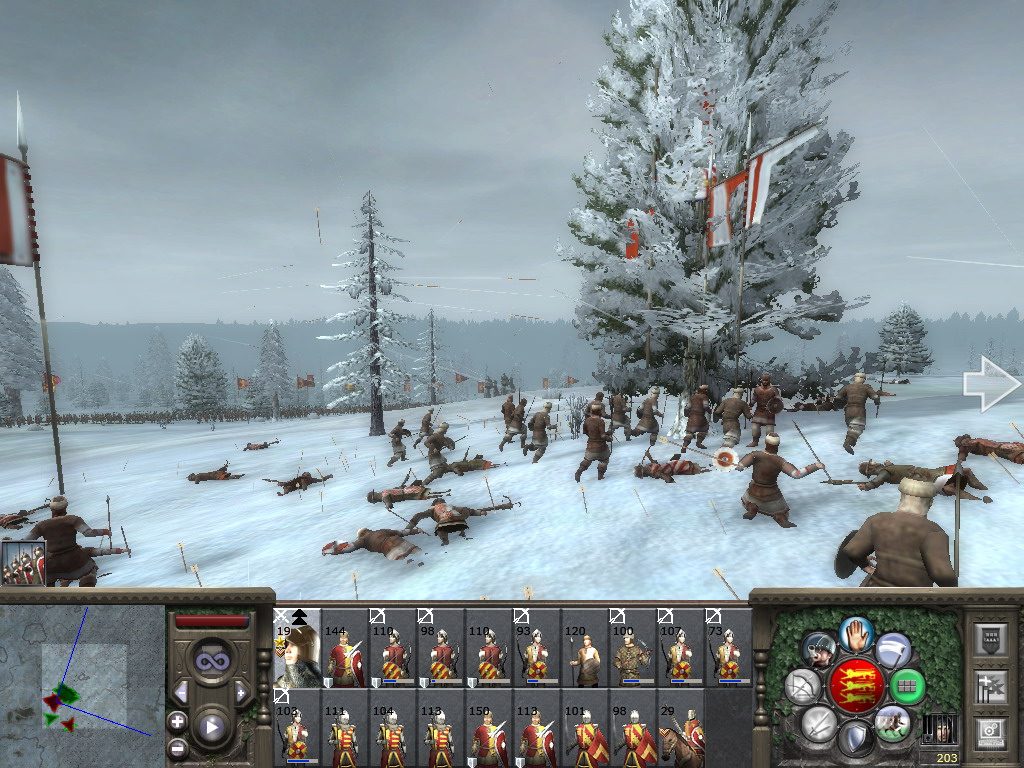The width and height of the screenshot is (1024, 768).
Task: Increase the battle game speed
Action: pyautogui.click(x=241, y=692)
